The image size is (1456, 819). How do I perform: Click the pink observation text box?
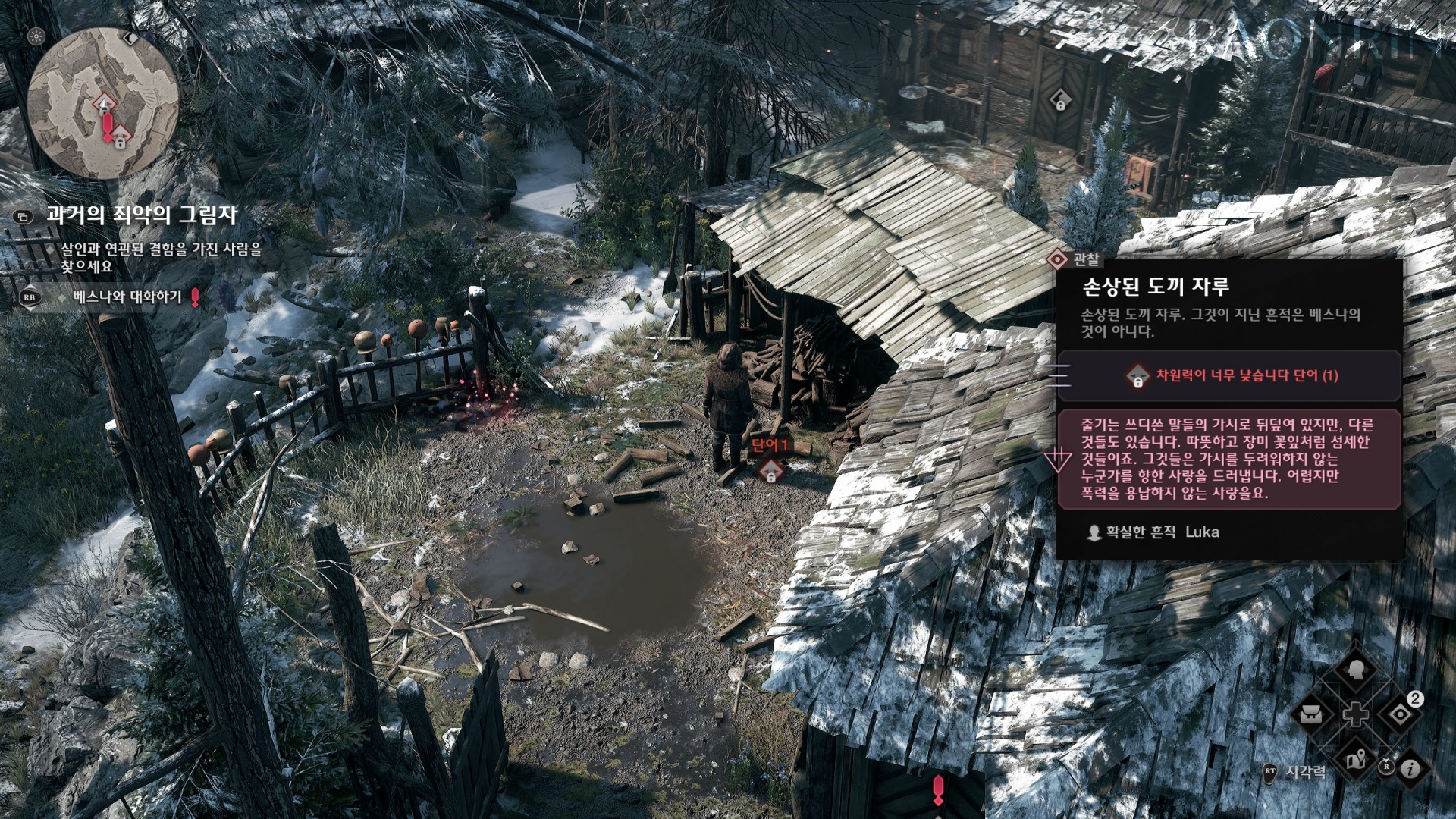[x=1228, y=459]
